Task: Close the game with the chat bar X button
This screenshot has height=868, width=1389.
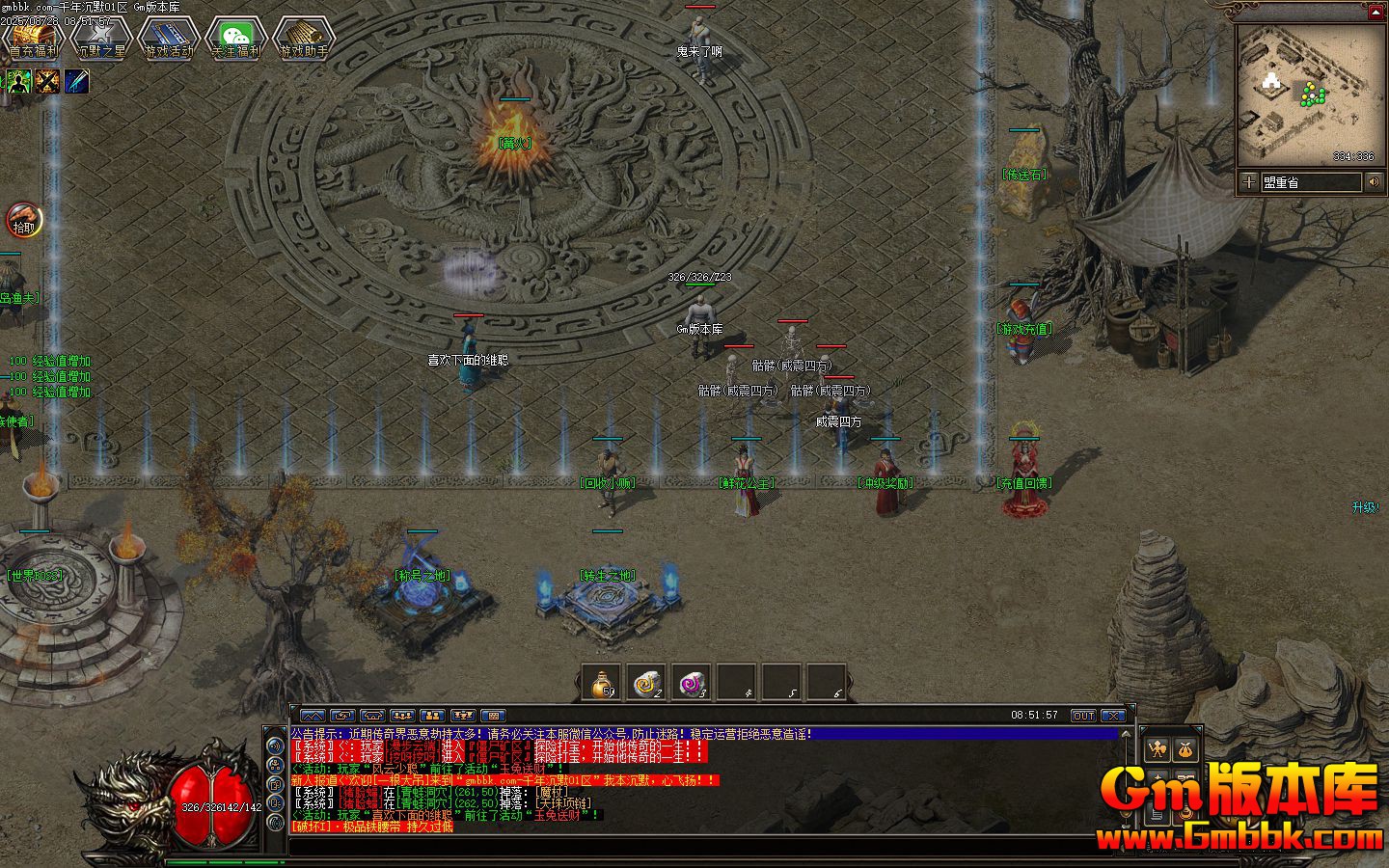Action: coord(1113,716)
